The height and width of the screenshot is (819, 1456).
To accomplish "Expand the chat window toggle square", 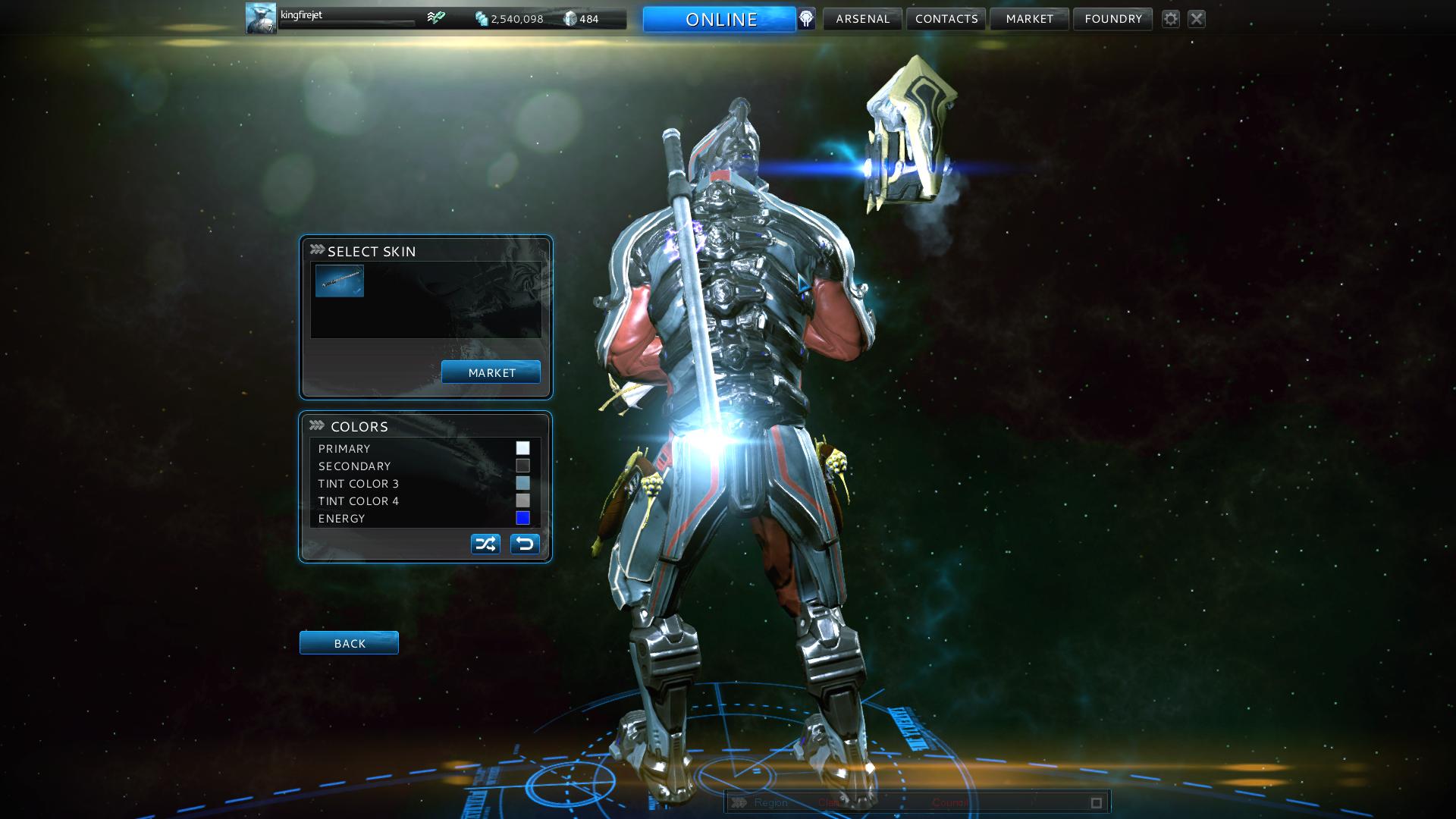I will [1096, 802].
